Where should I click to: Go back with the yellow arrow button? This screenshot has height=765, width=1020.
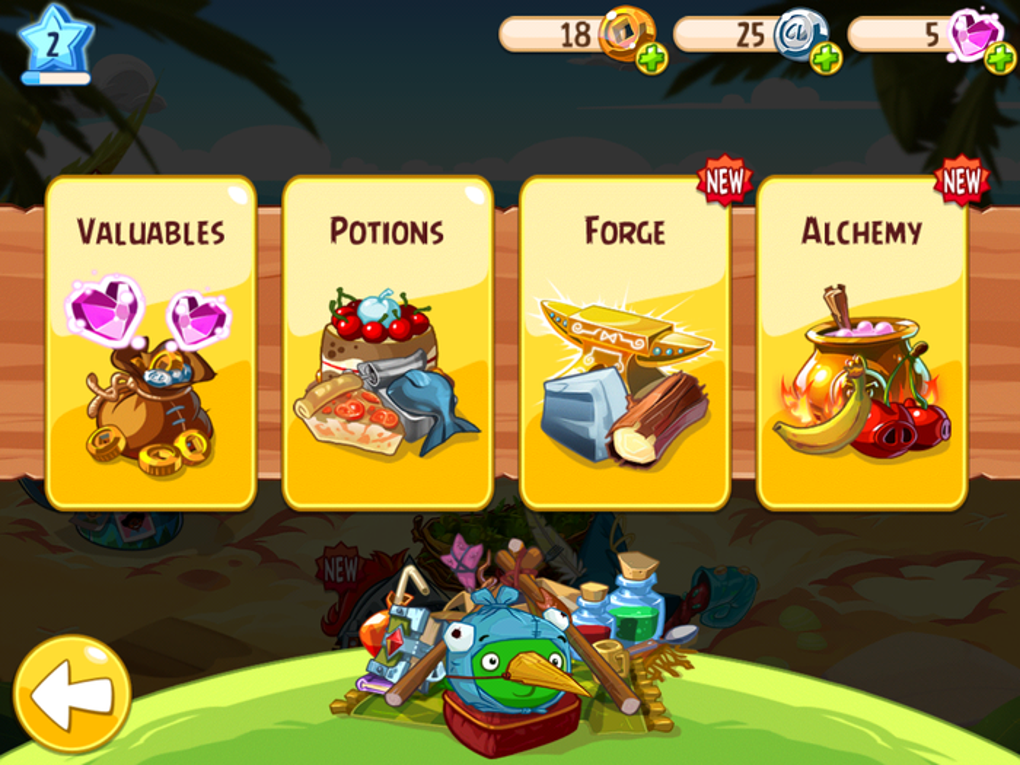71,693
